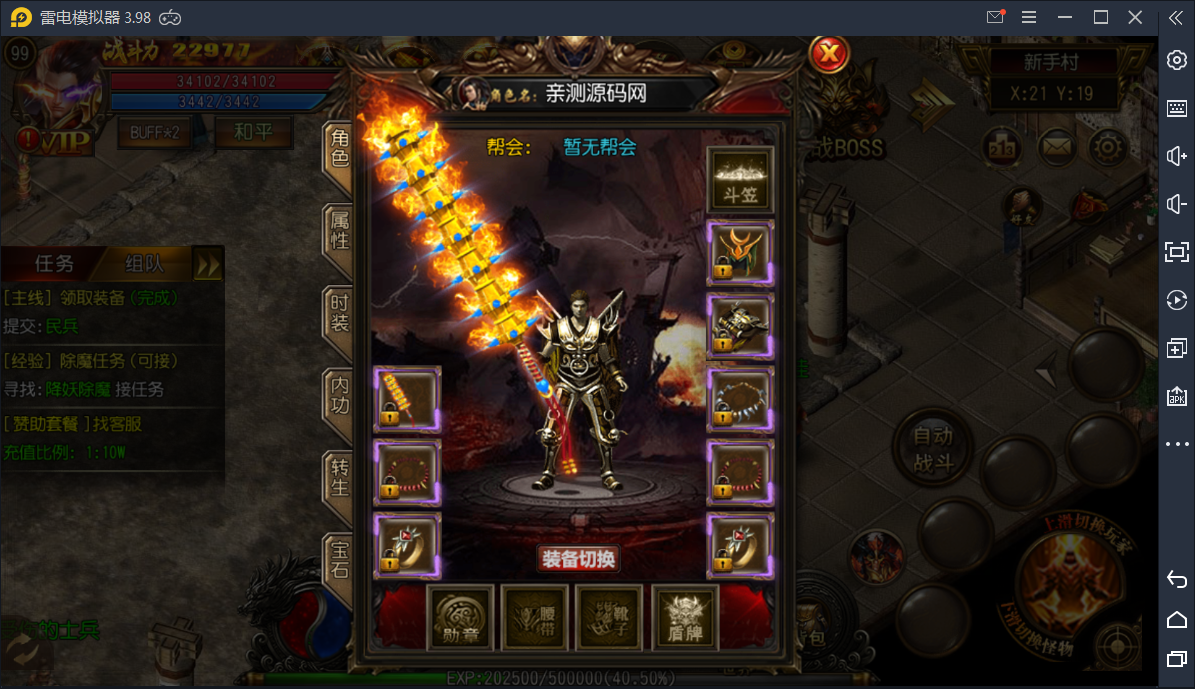The height and width of the screenshot is (689, 1195).
Task: Open the BUFF×2 status button
Action: 154,133
